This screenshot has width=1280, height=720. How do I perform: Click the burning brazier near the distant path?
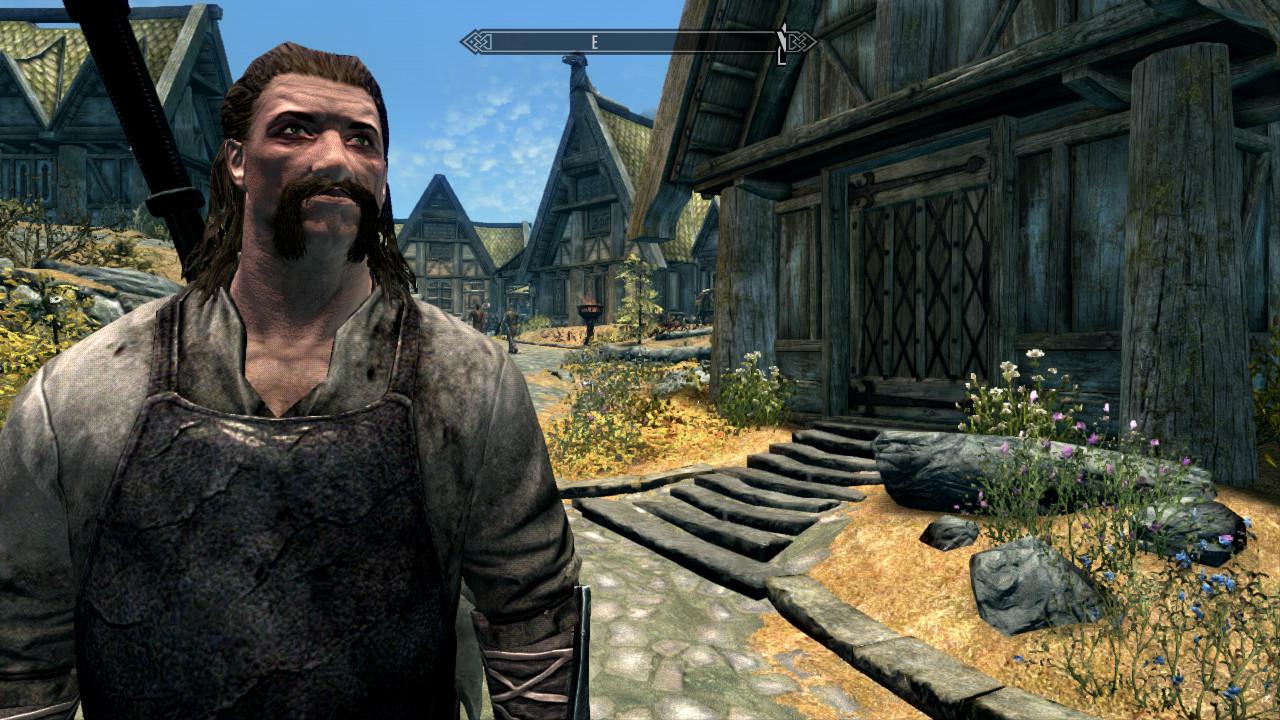click(x=588, y=310)
